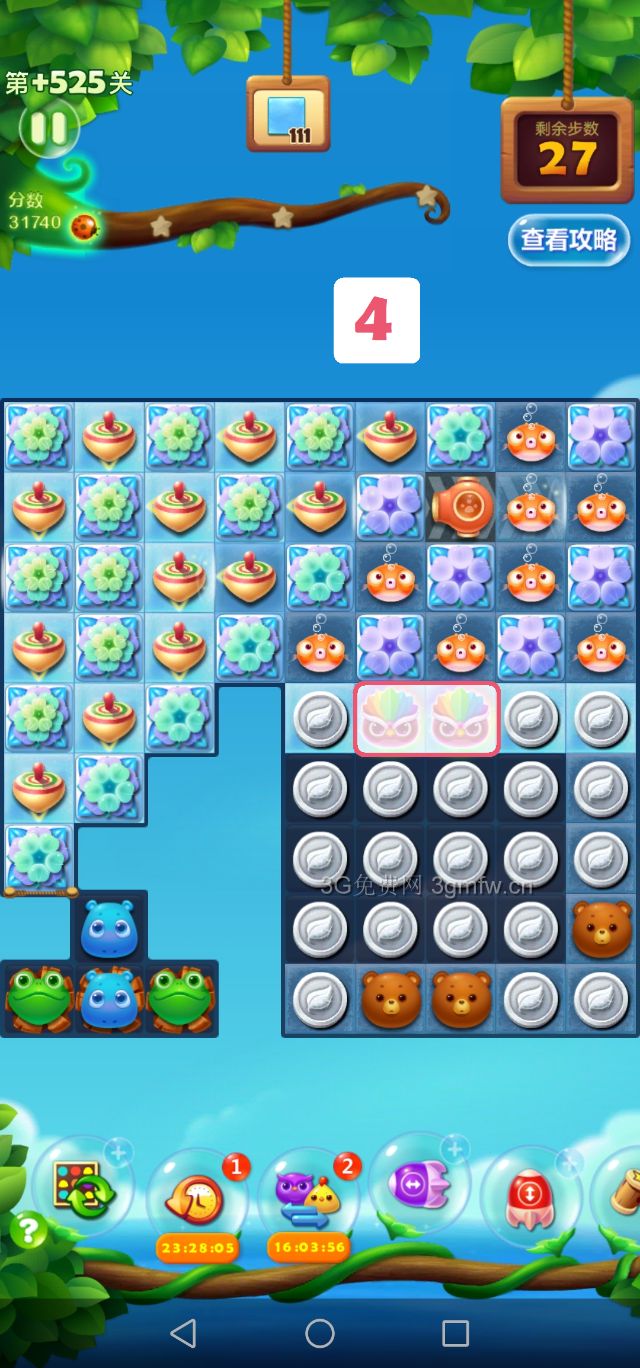Activate the purple horizontal rocket booster
The height and width of the screenshot is (1368, 640).
click(420, 1185)
